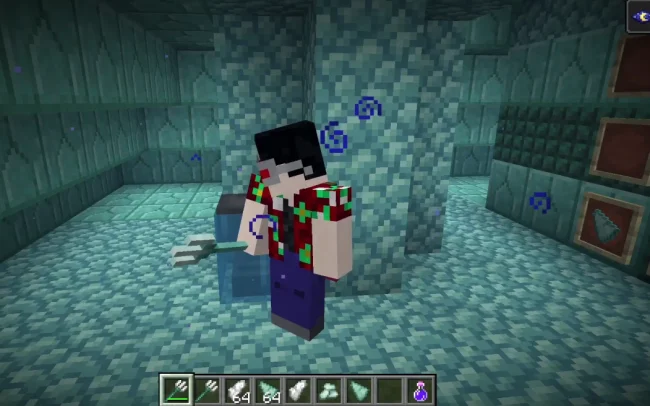Select the trident with the durability bar
Viewport: 650px width, 406px height.
pyautogui.click(x=175, y=390)
